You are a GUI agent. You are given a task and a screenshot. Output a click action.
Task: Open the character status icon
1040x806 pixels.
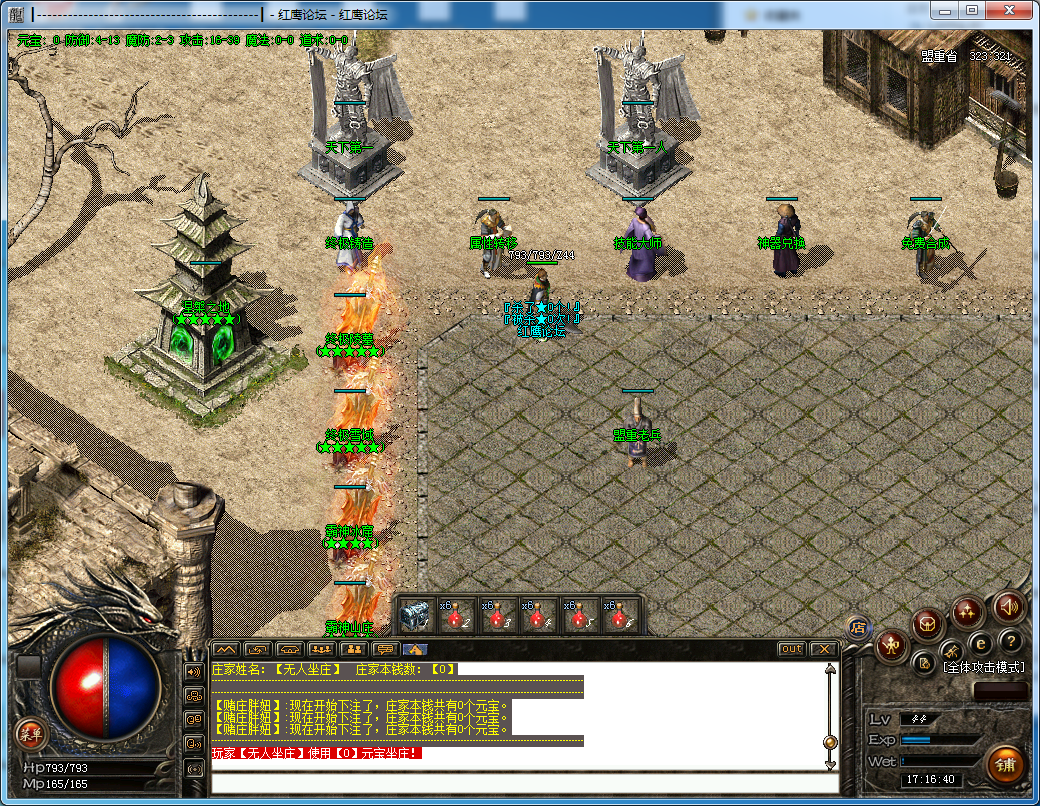coord(890,647)
